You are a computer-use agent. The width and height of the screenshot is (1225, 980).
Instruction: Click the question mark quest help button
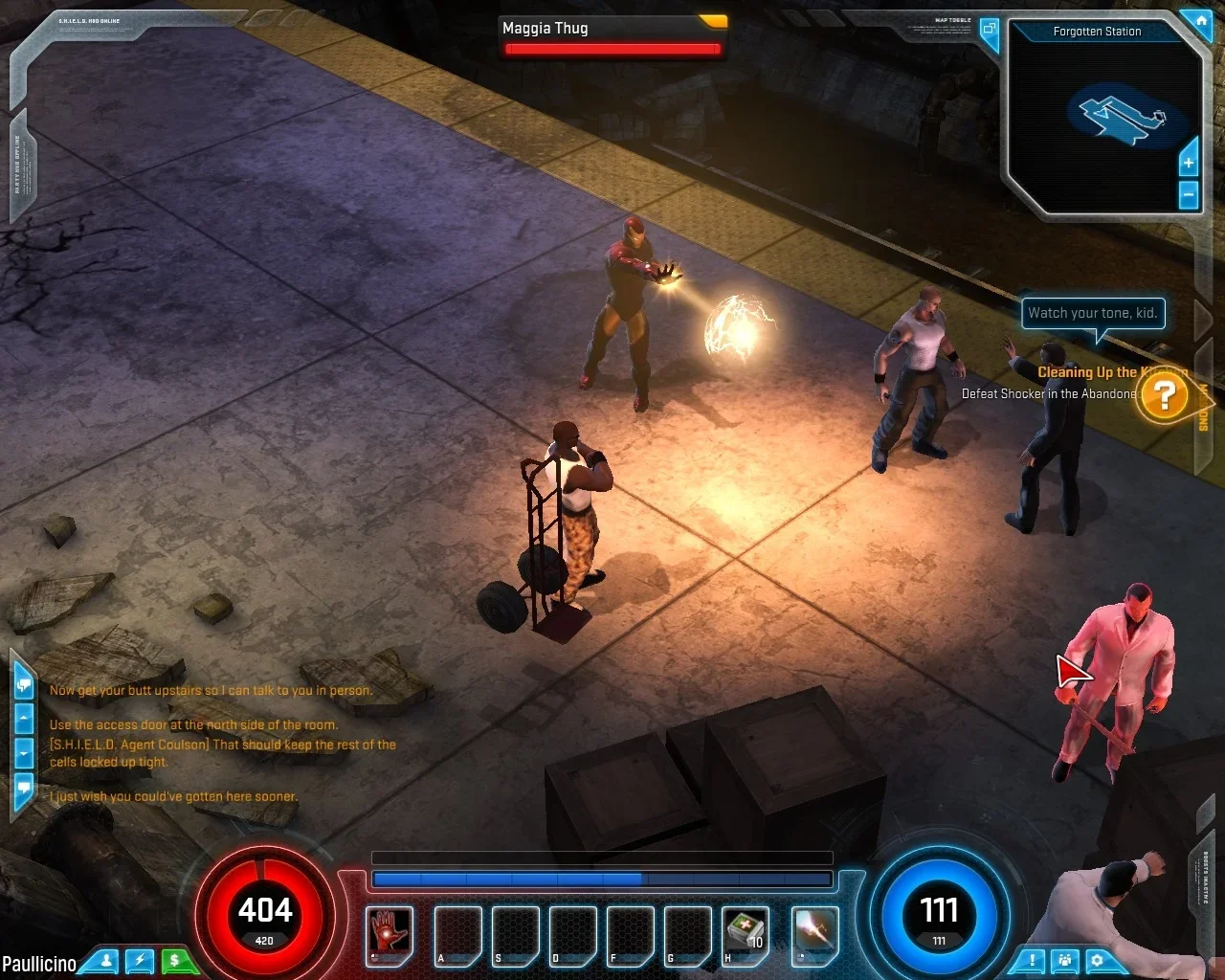pyautogui.click(x=1165, y=394)
